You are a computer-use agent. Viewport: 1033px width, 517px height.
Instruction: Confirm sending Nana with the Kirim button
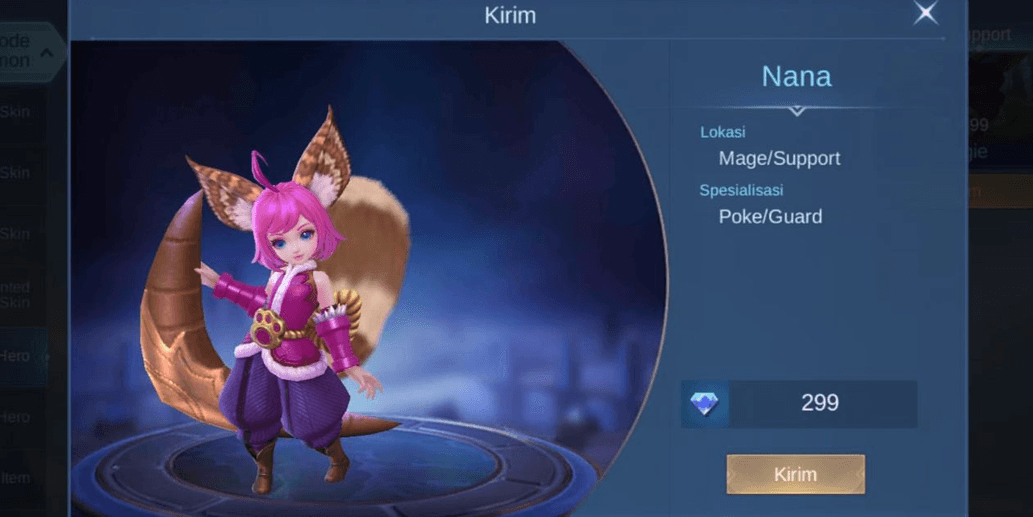pos(795,474)
